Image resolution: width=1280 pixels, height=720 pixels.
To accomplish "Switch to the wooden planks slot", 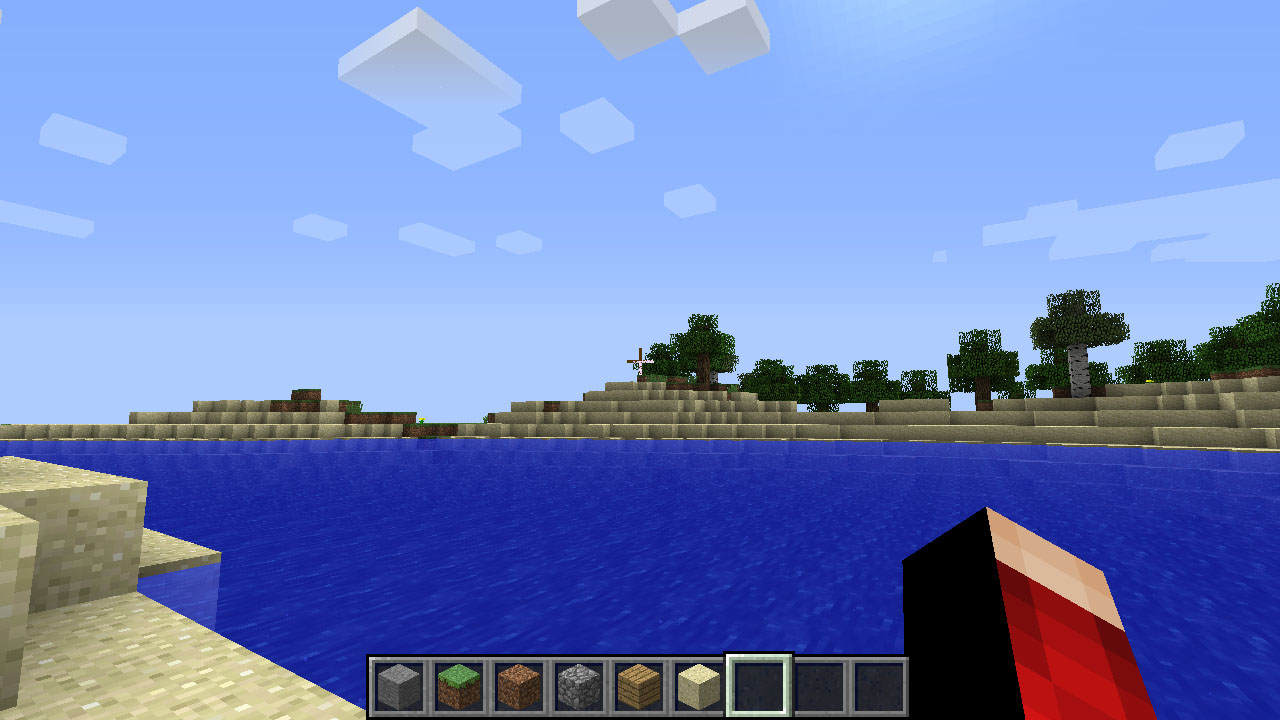I will pyautogui.click(x=639, y=686).
